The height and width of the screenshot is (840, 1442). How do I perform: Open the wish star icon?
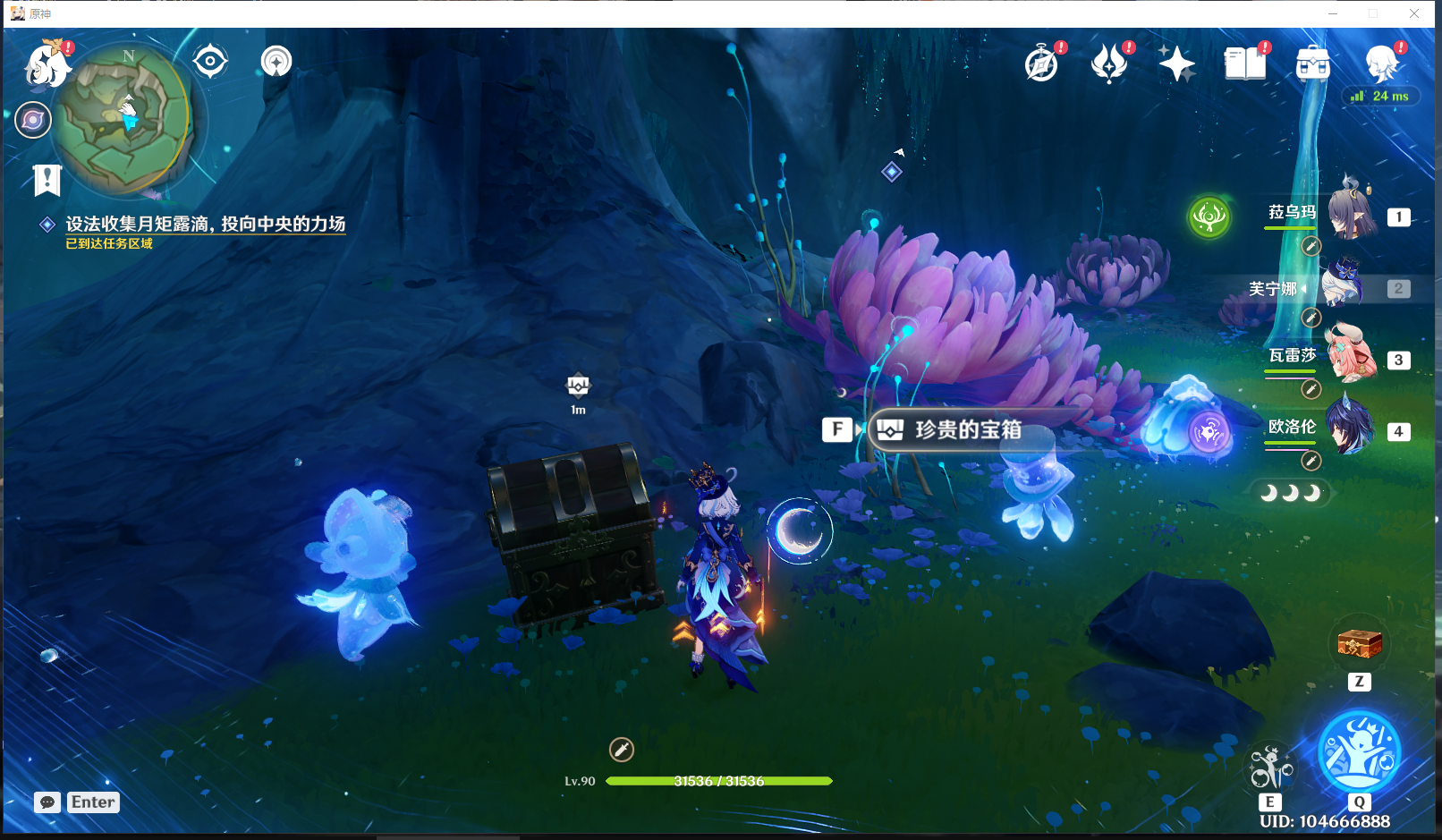coord(1176,64)
